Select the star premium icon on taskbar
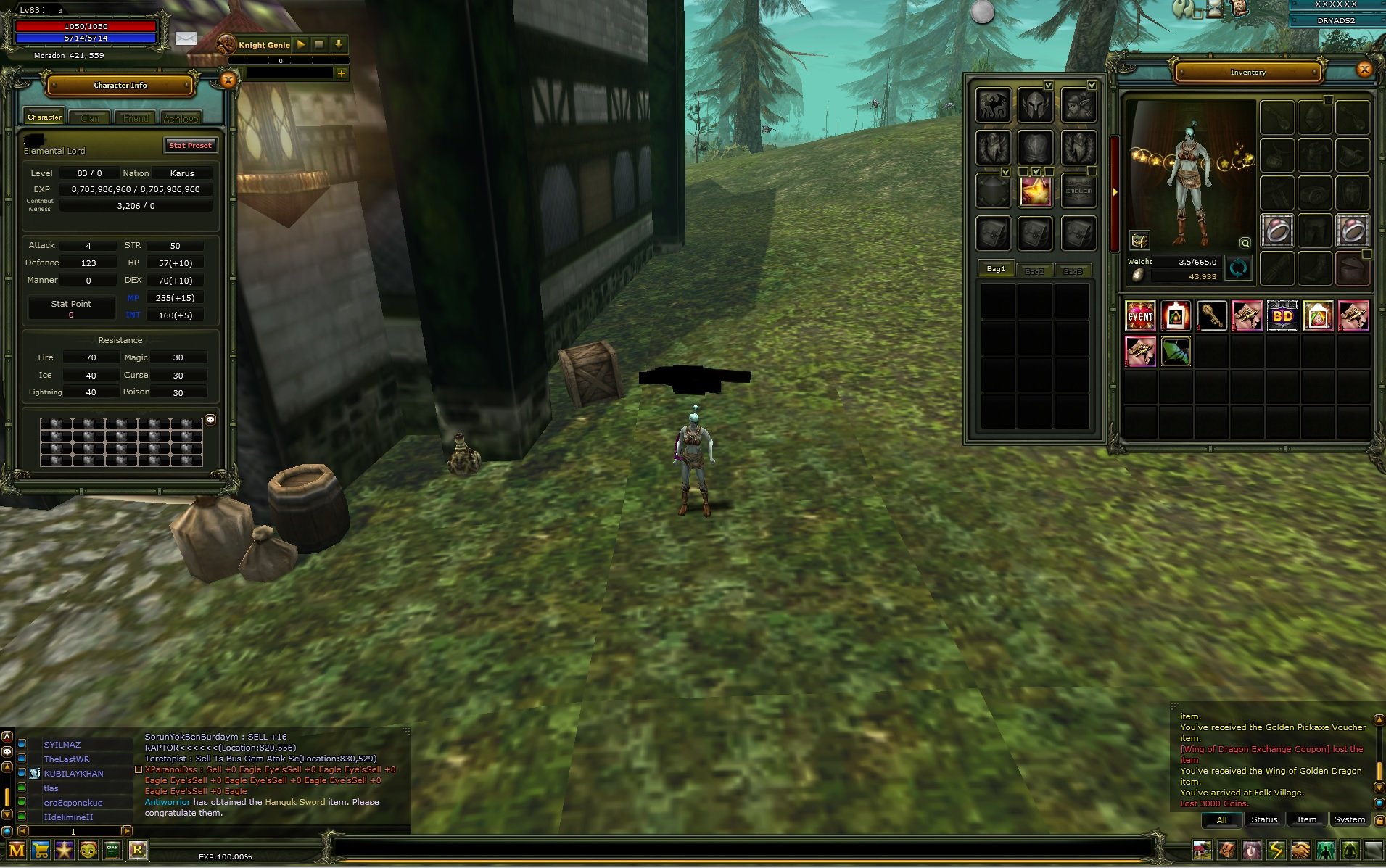Viewport: 1386px width, 868px height. click(65, 850)
